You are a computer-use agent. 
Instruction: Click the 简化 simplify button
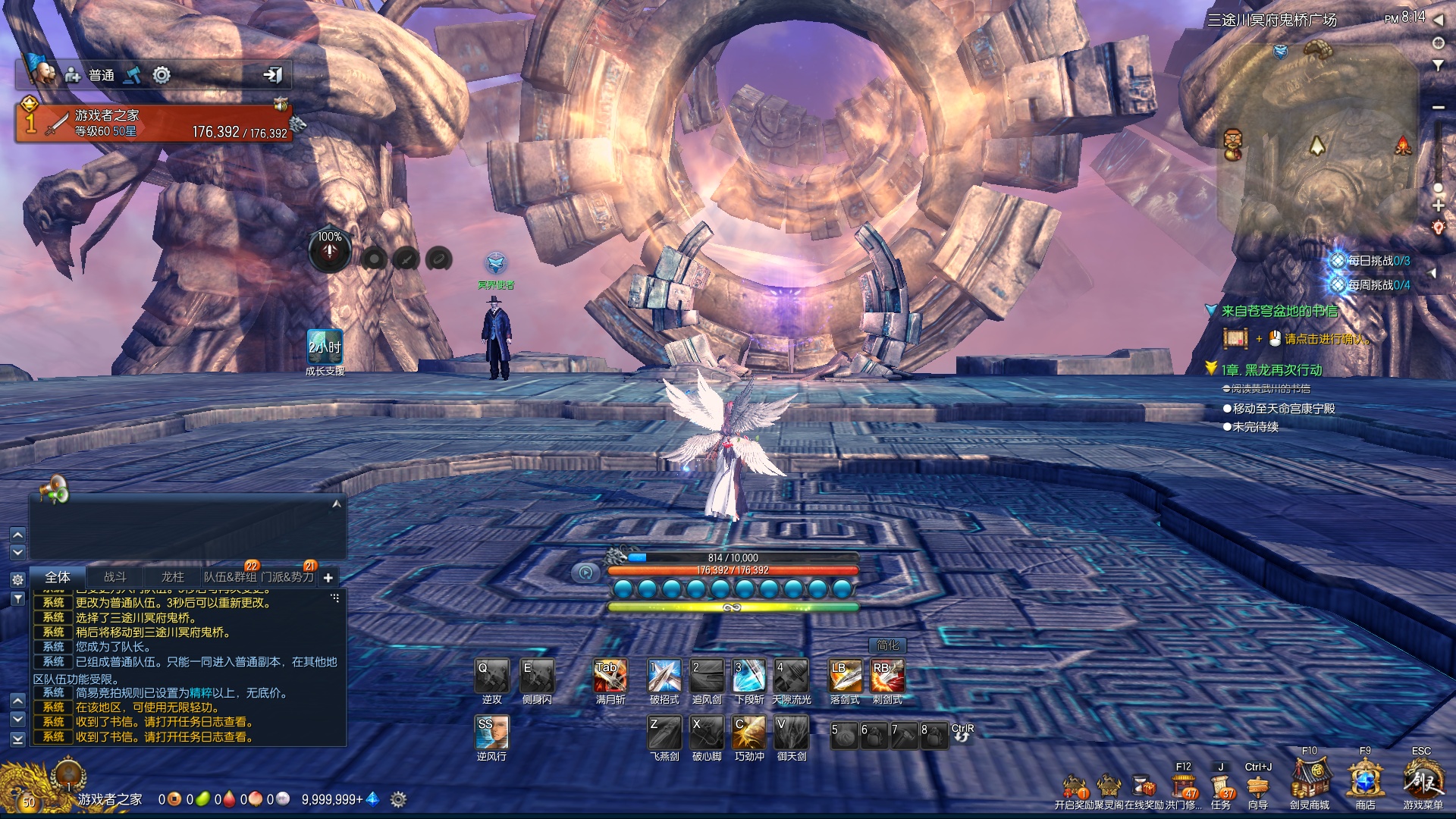click(887, 645)
